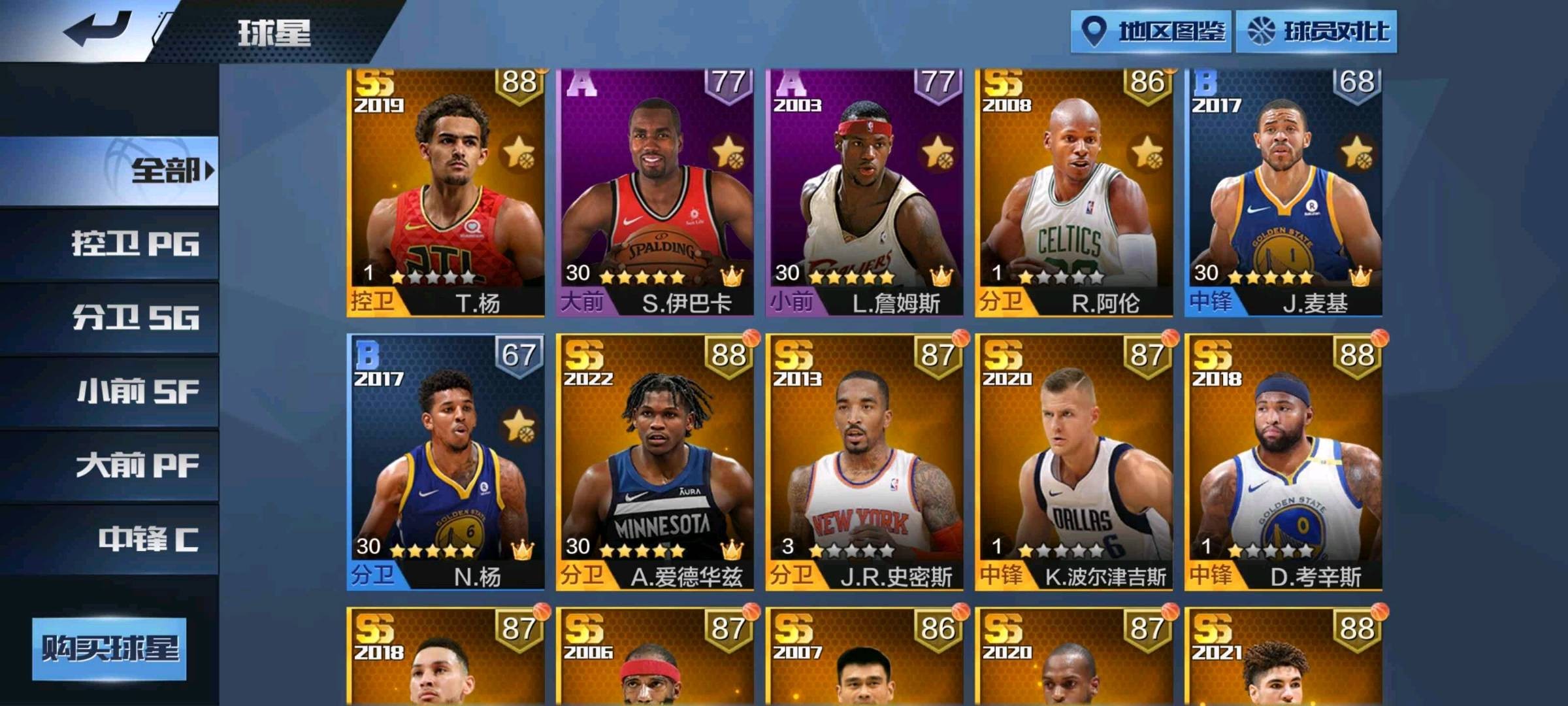1568x706 pixels.
Task: Select the A.爱德华兹 Minnesota card
Action: click(655, 462)
